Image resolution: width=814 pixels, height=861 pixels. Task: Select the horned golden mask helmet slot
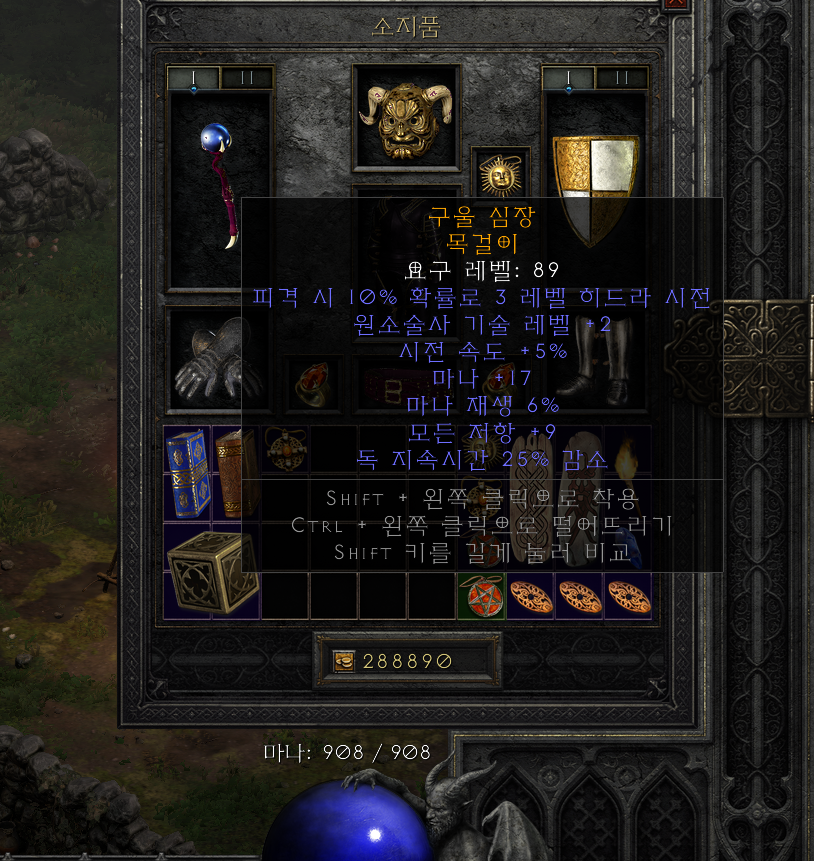click(x=406, y=117)
